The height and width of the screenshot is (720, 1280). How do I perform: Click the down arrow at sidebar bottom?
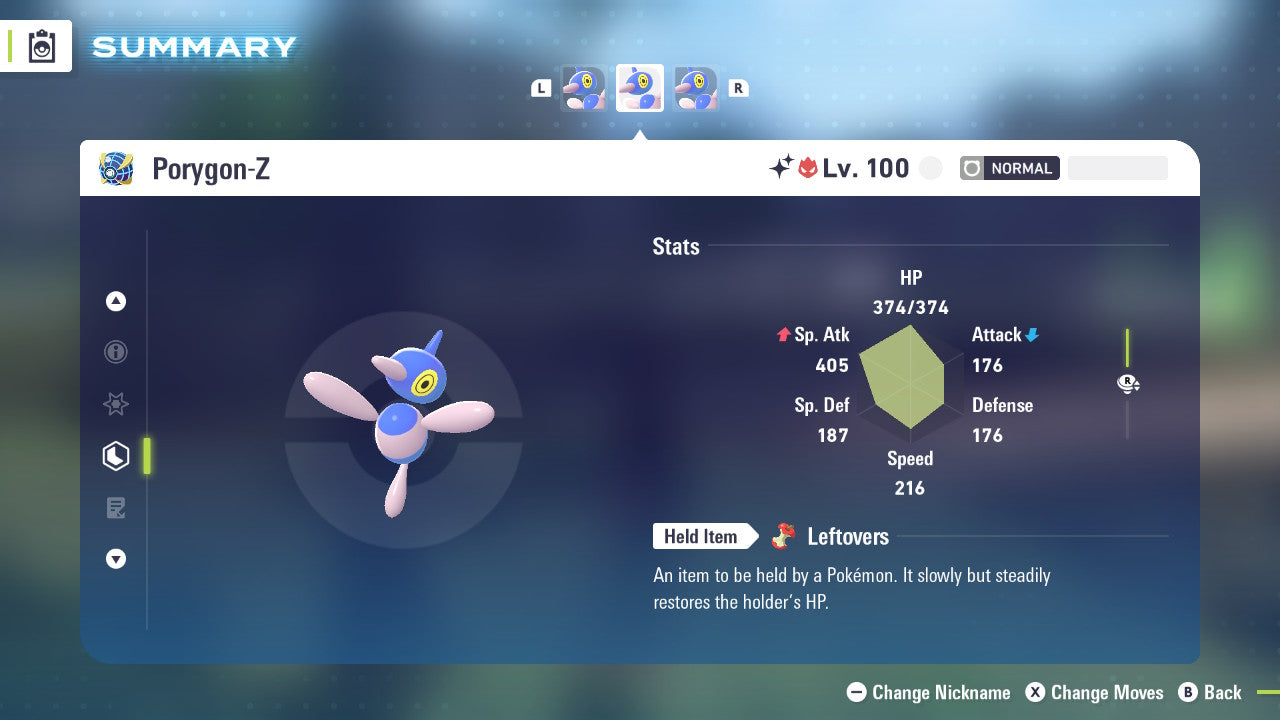[x=116, y=559]
